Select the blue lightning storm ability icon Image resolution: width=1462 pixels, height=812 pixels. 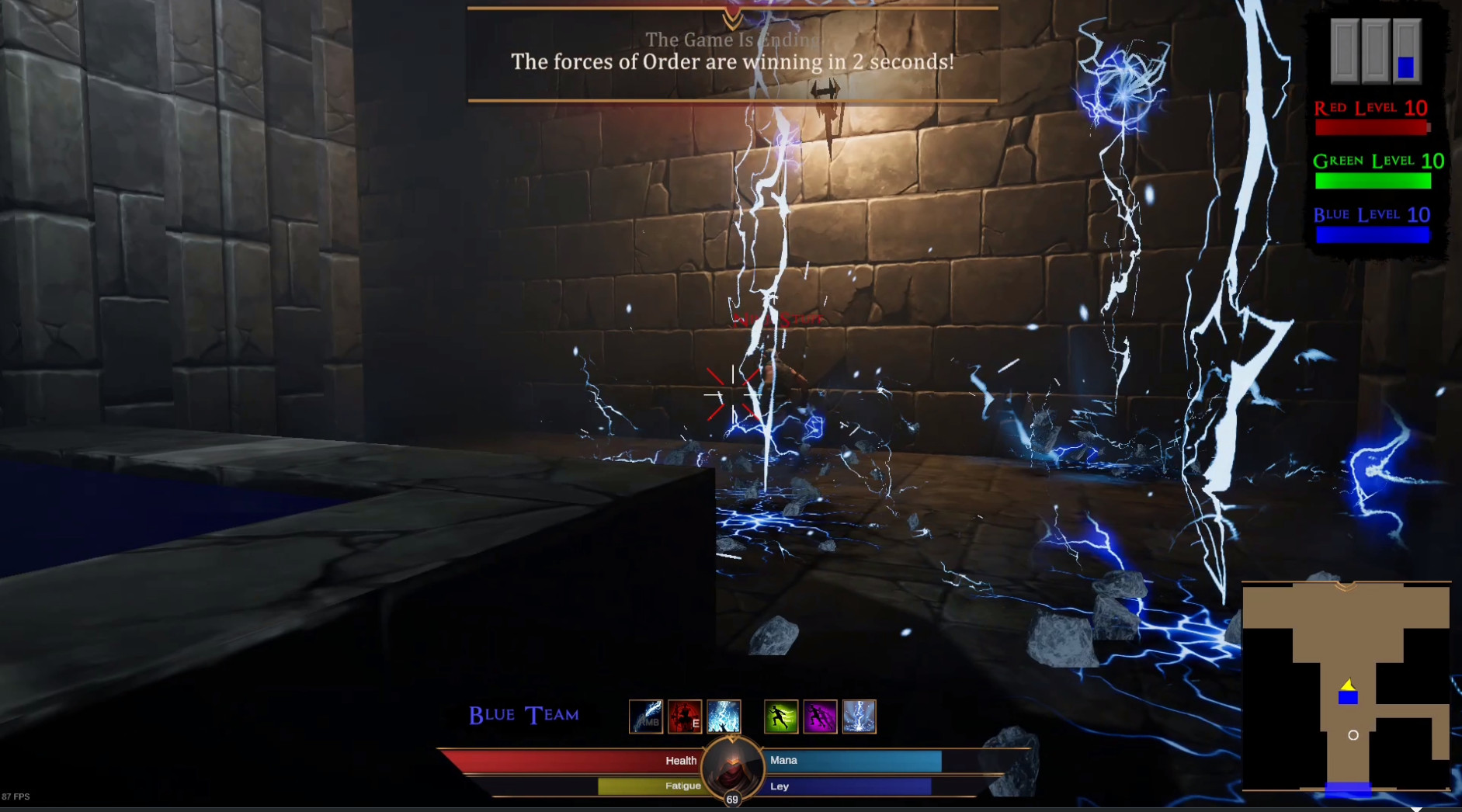[x=724, y=716]
